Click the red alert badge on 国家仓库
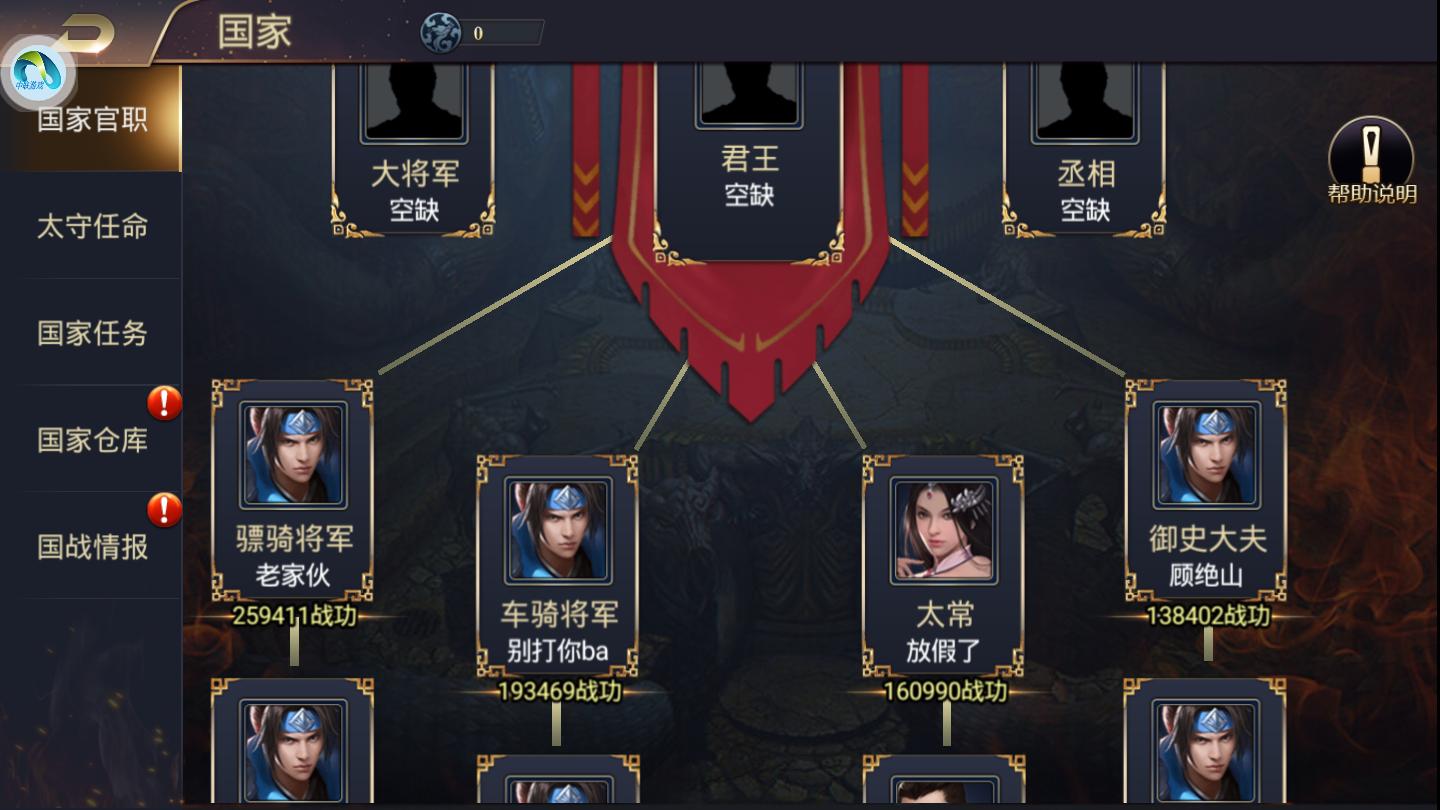The width and height of the screenshot is (1440, 810). tap(163, 402)
